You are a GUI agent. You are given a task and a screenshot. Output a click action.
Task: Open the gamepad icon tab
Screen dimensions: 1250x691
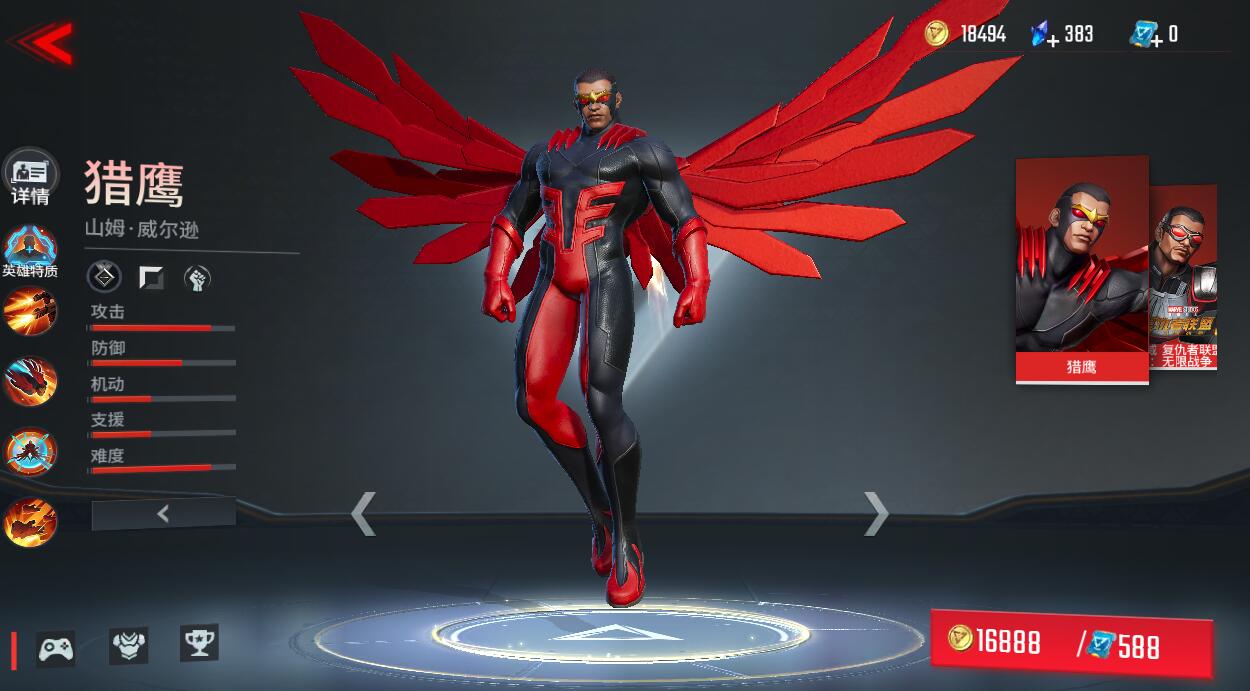56,649
